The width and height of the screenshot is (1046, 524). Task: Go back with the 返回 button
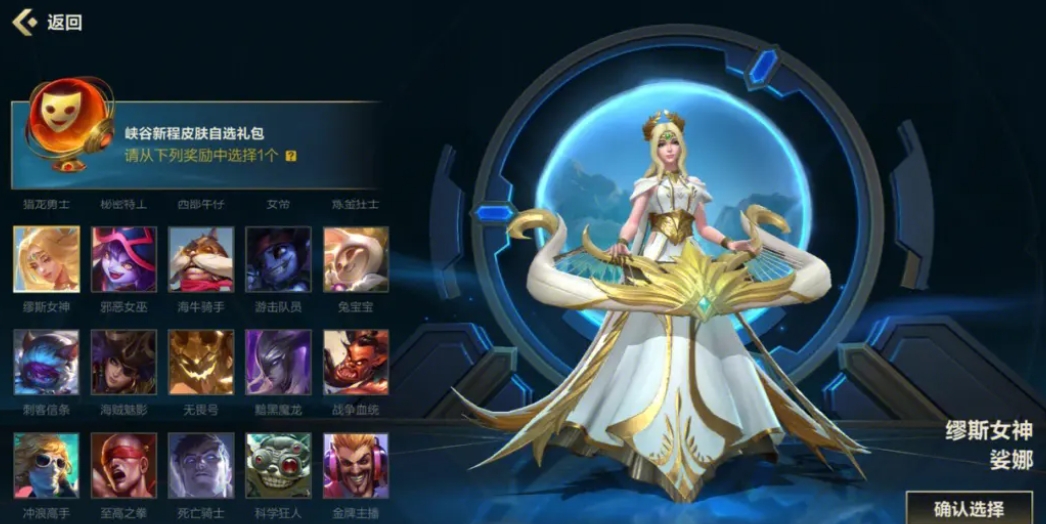pos(48,22)
